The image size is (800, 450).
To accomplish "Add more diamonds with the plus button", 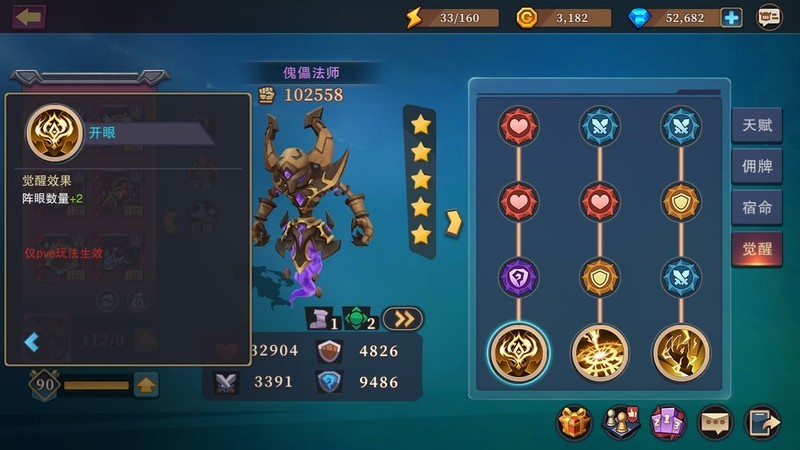I will point(731,17).
